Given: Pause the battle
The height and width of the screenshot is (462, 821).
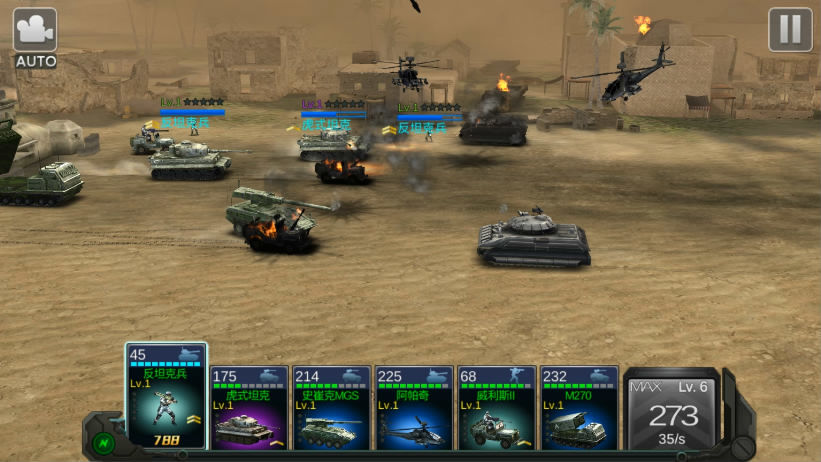Looking at the screenshot, I should (790, 30).
